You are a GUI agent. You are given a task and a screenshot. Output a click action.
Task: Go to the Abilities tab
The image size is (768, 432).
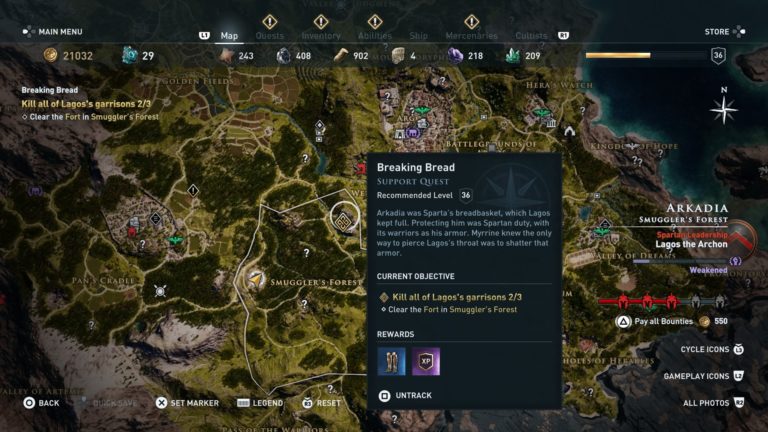[375, 36]
